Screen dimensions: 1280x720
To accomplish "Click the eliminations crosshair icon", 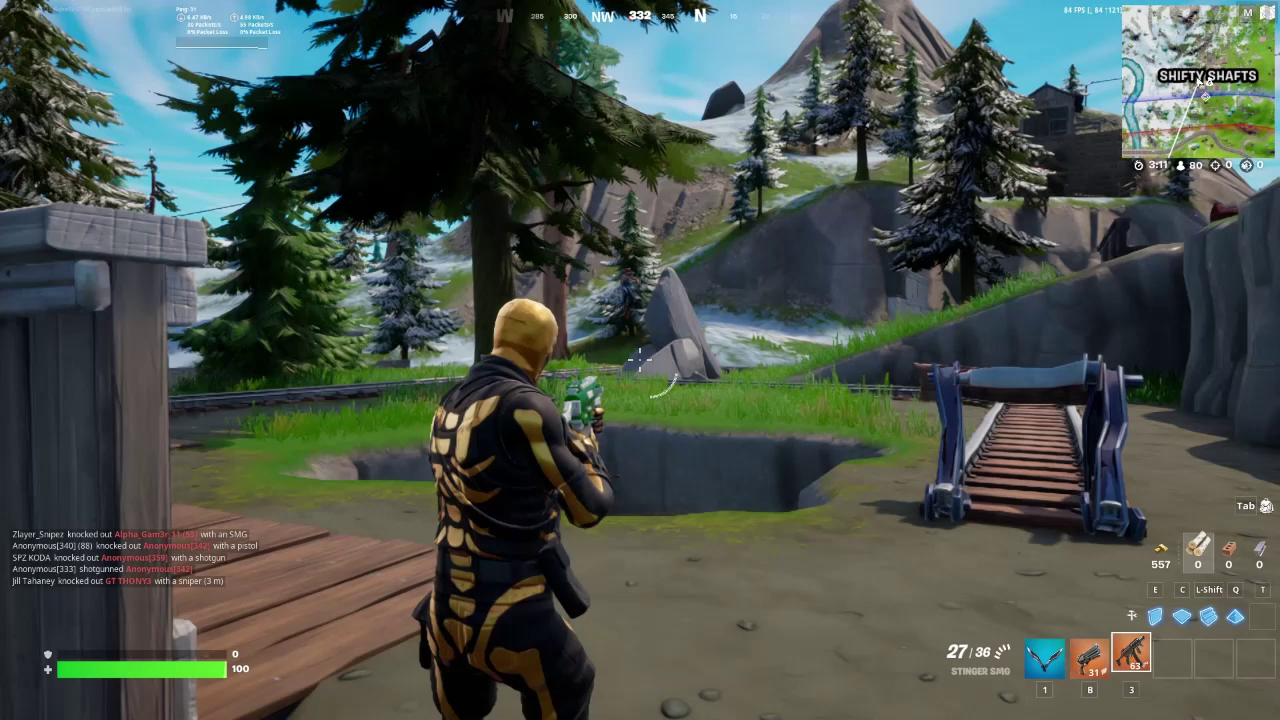I will coord(1215,165).
